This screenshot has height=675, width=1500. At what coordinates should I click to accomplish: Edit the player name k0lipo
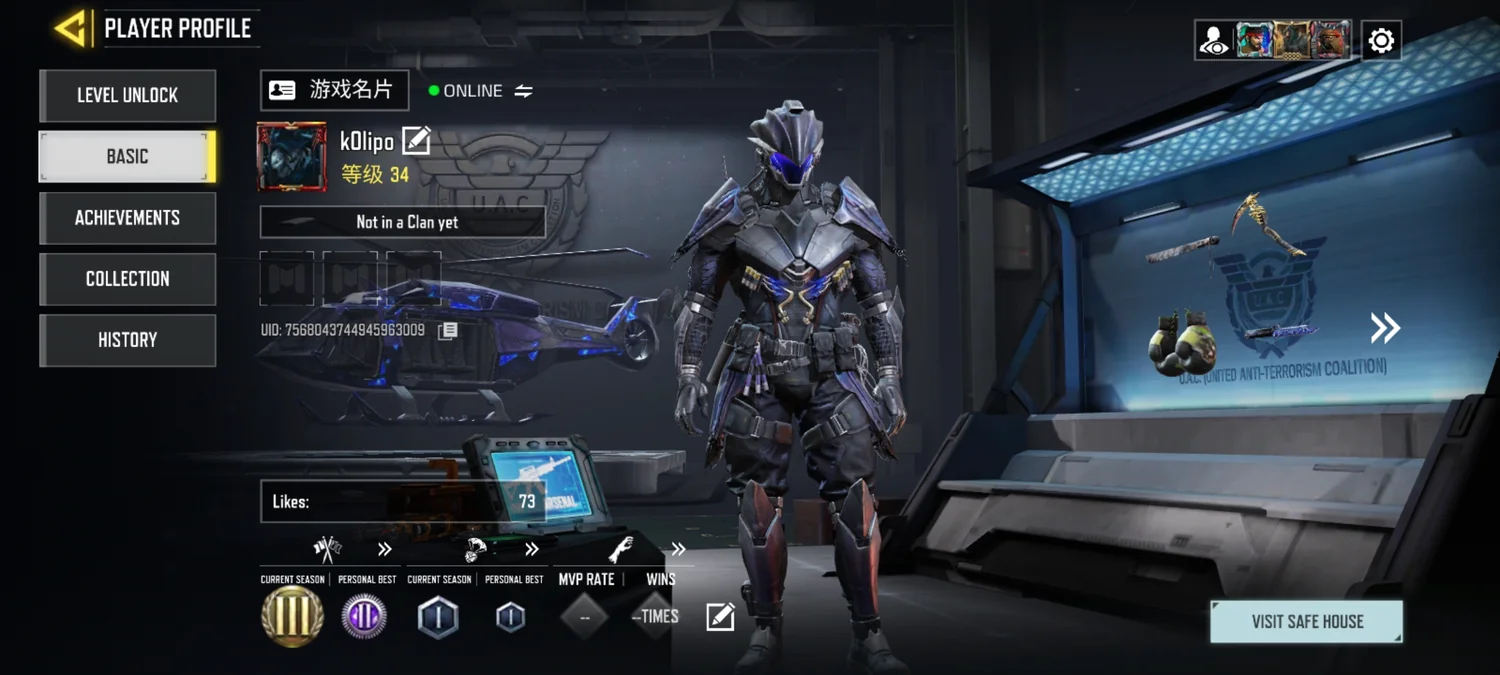pyautogui.click(x=416, y=141)
